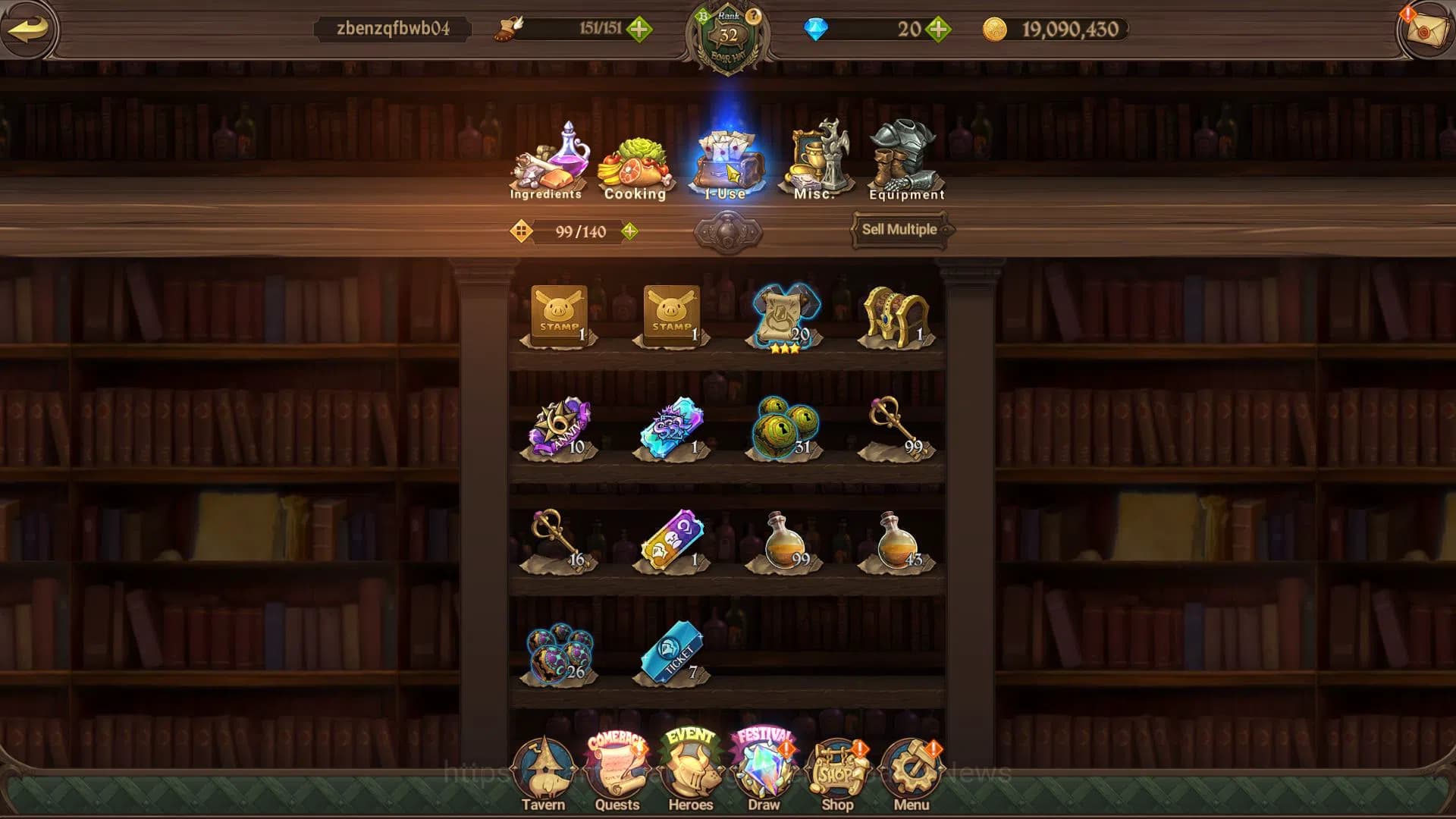Pick the green peacock coins stack of 31

[x=784, y=428]
